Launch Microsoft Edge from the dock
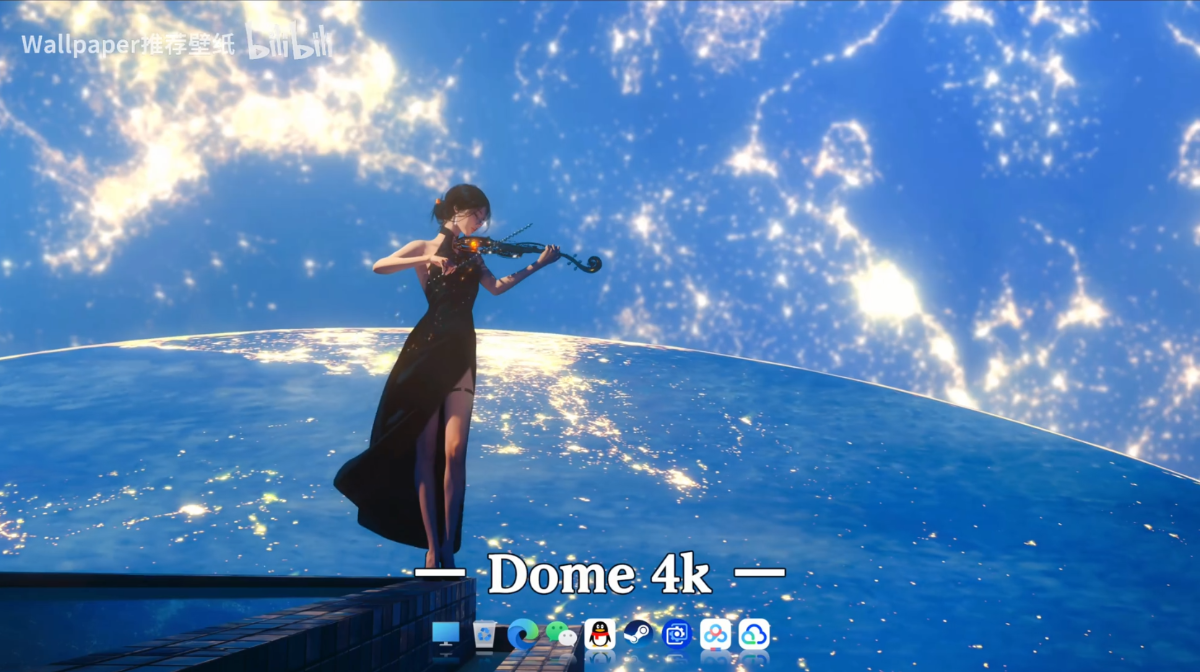 coord(523,634)
